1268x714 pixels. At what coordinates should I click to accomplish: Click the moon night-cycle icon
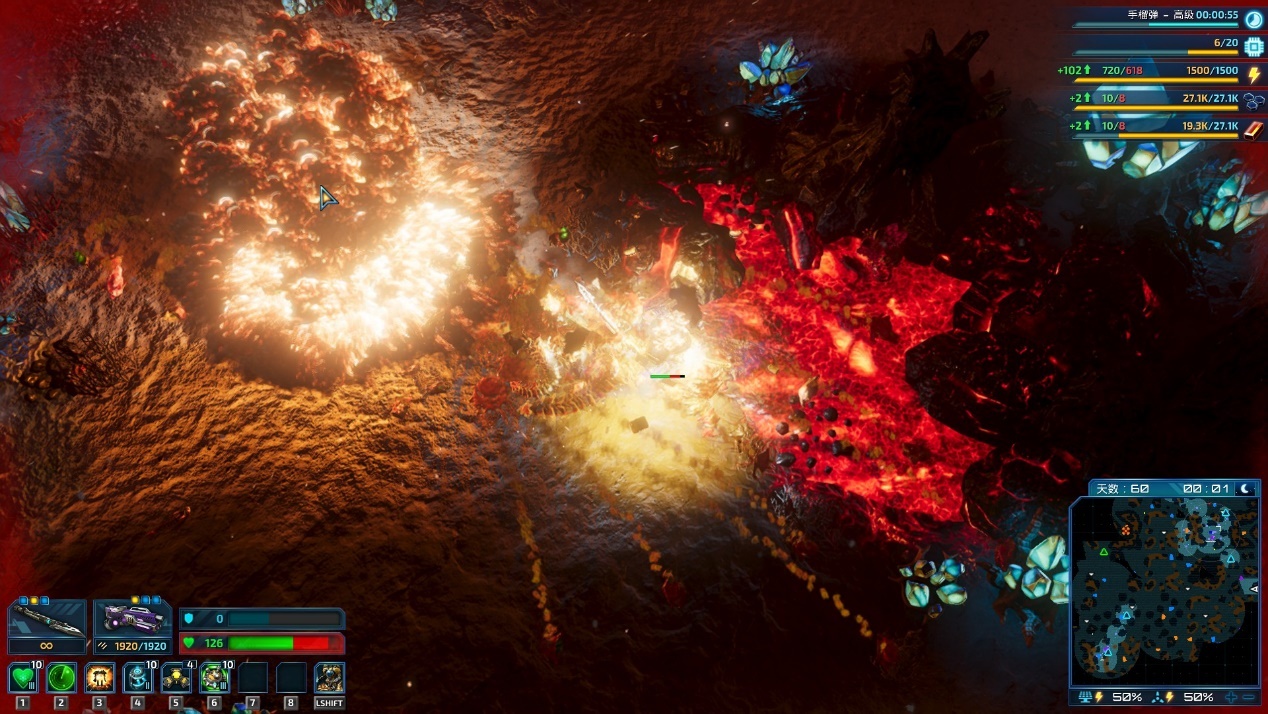[x=1246, y=489]
